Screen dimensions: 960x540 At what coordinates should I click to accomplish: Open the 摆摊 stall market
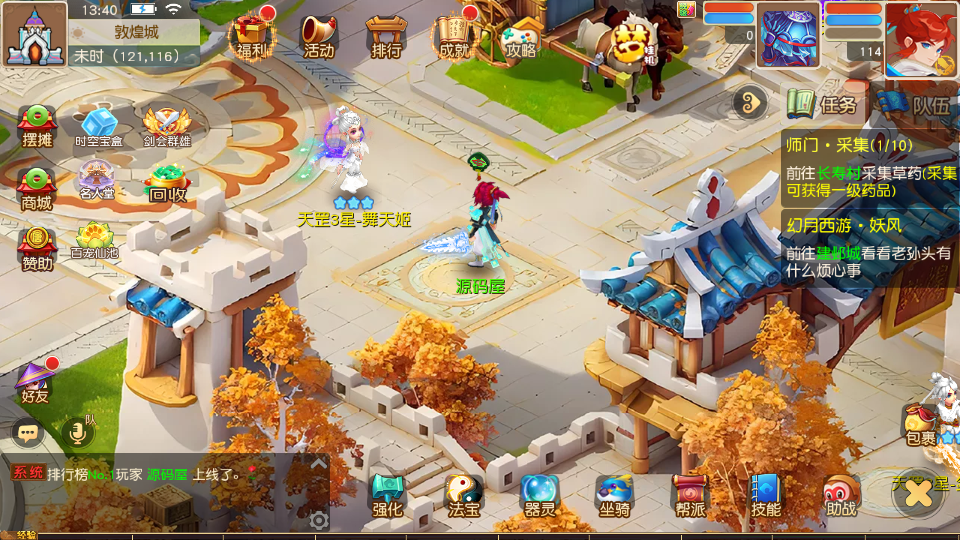pyautogui.click(x=36, y=127)
